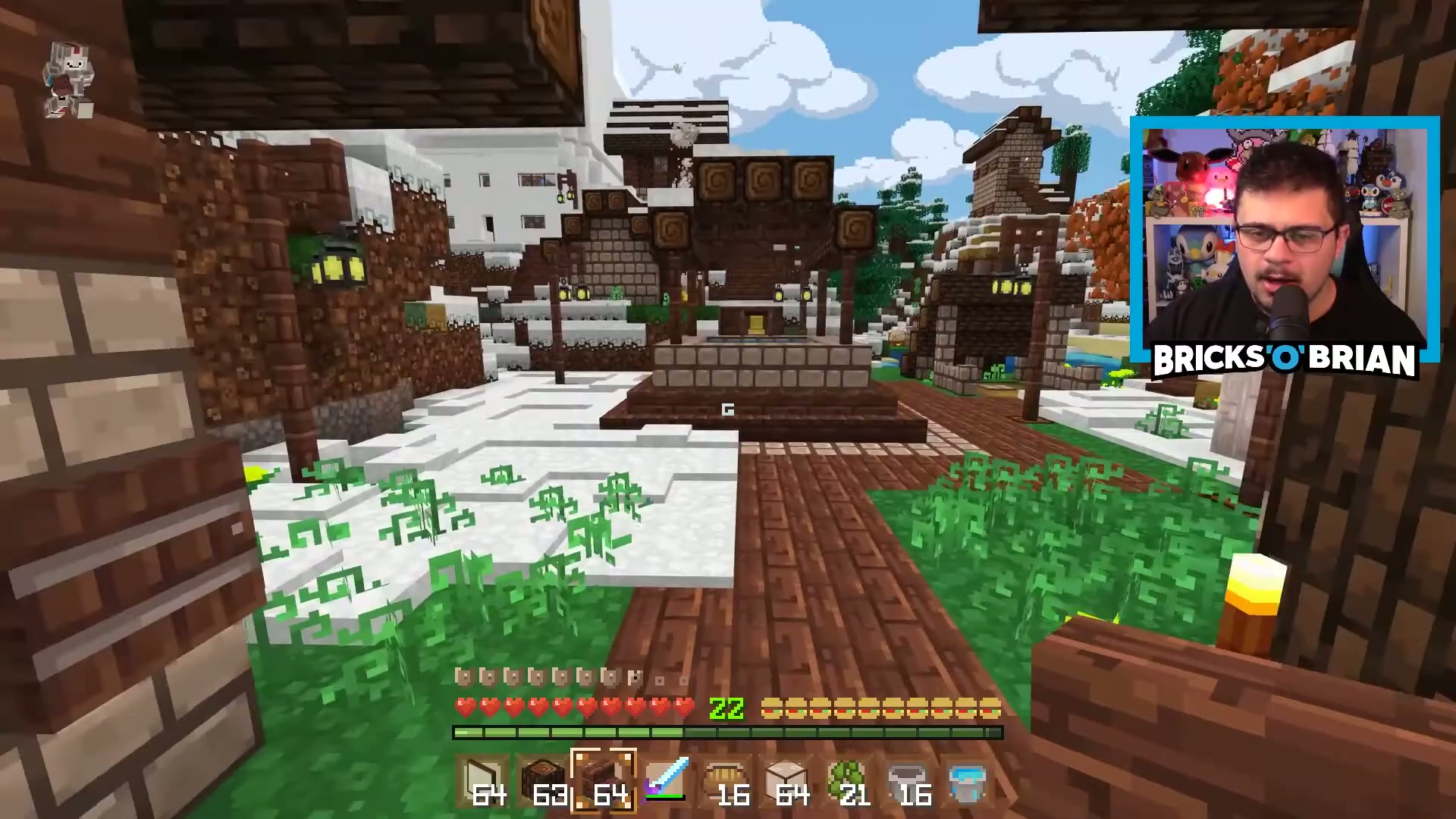Image resolution: width=1456 pixels, height=819 pixels.
Task: Select the barrel item stack of 16
Action: tap(726, 781)
